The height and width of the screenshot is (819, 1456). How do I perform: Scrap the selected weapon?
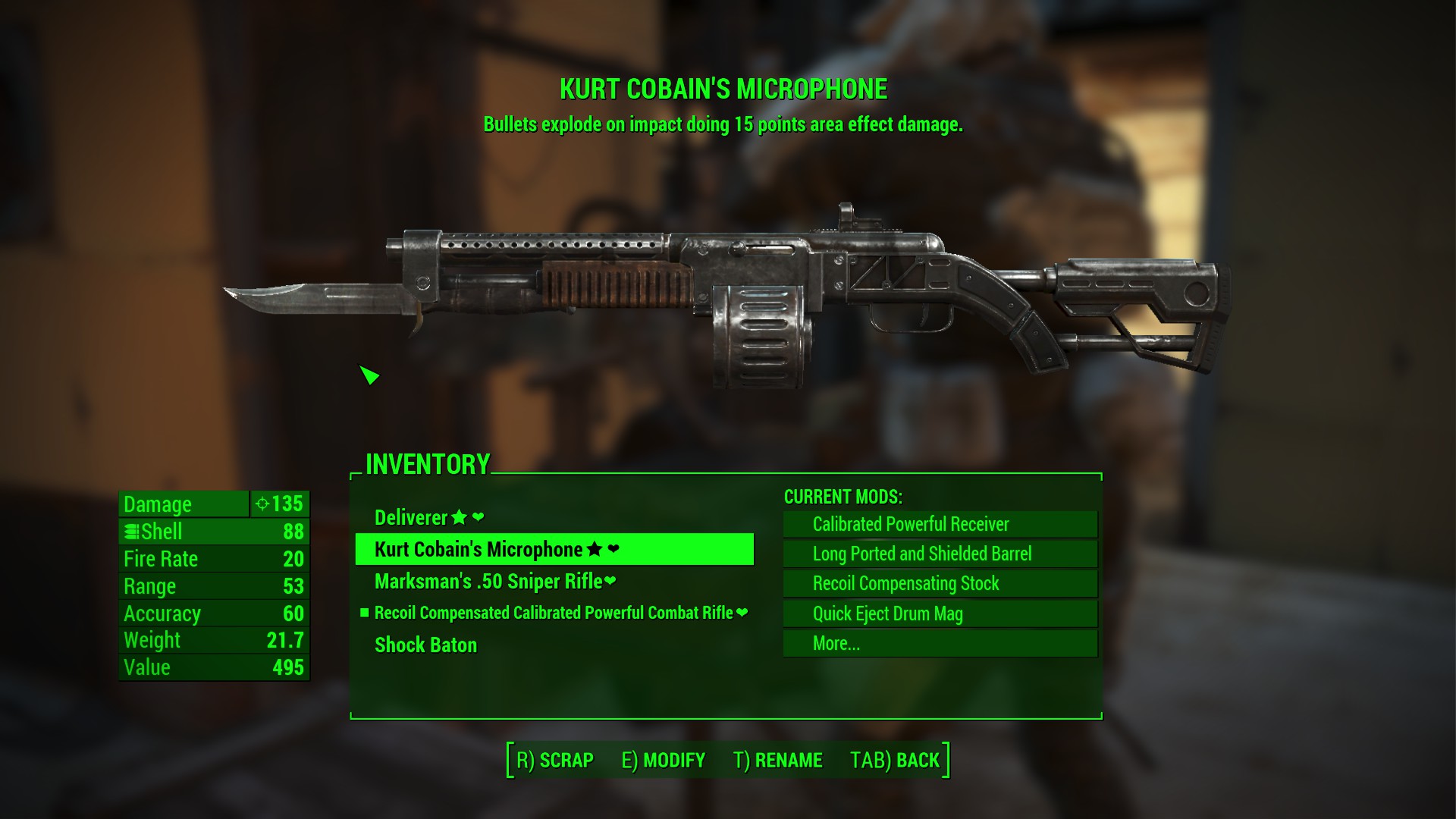coord(555,760)
